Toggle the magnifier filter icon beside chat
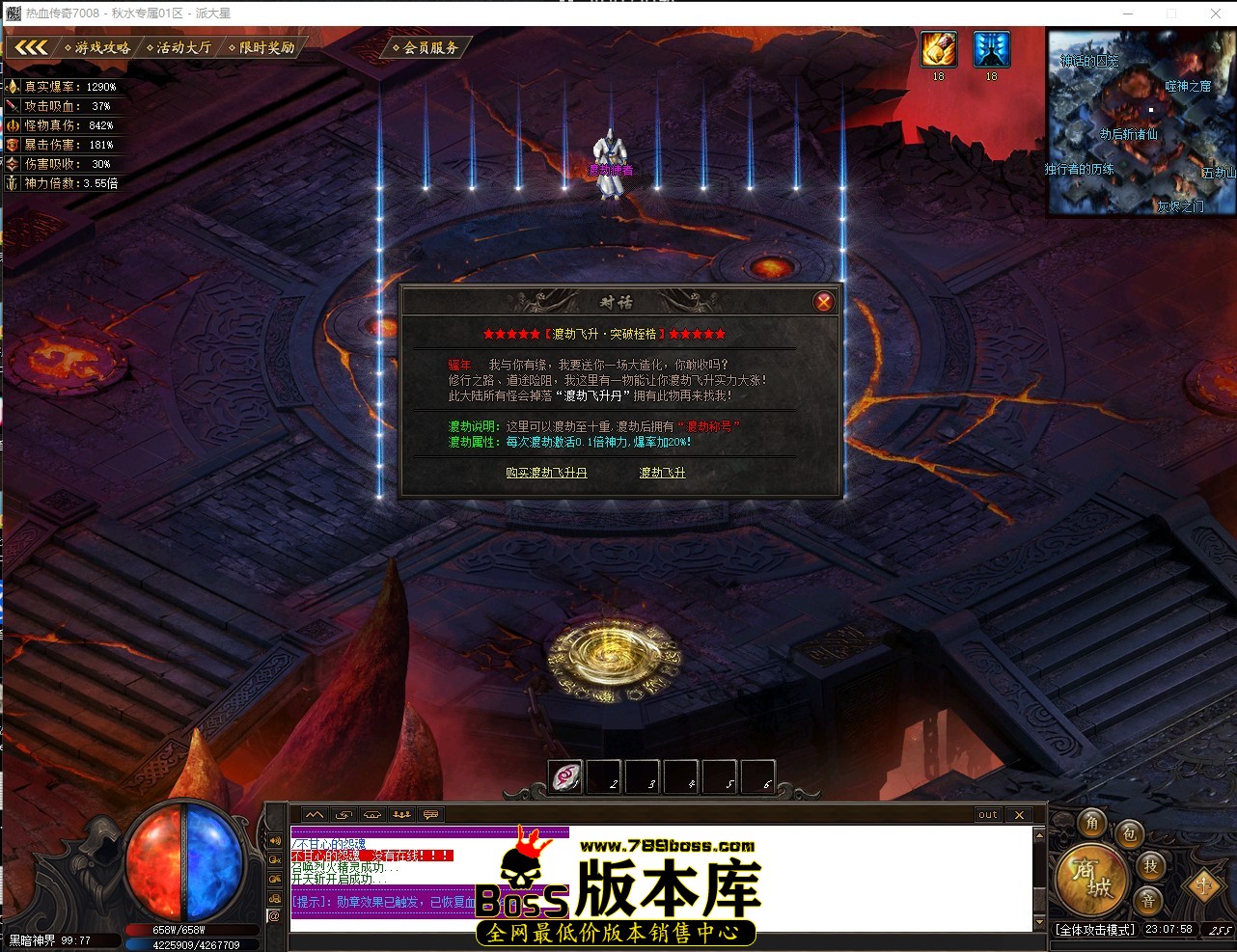1237x952 pixels. (274, 857)
